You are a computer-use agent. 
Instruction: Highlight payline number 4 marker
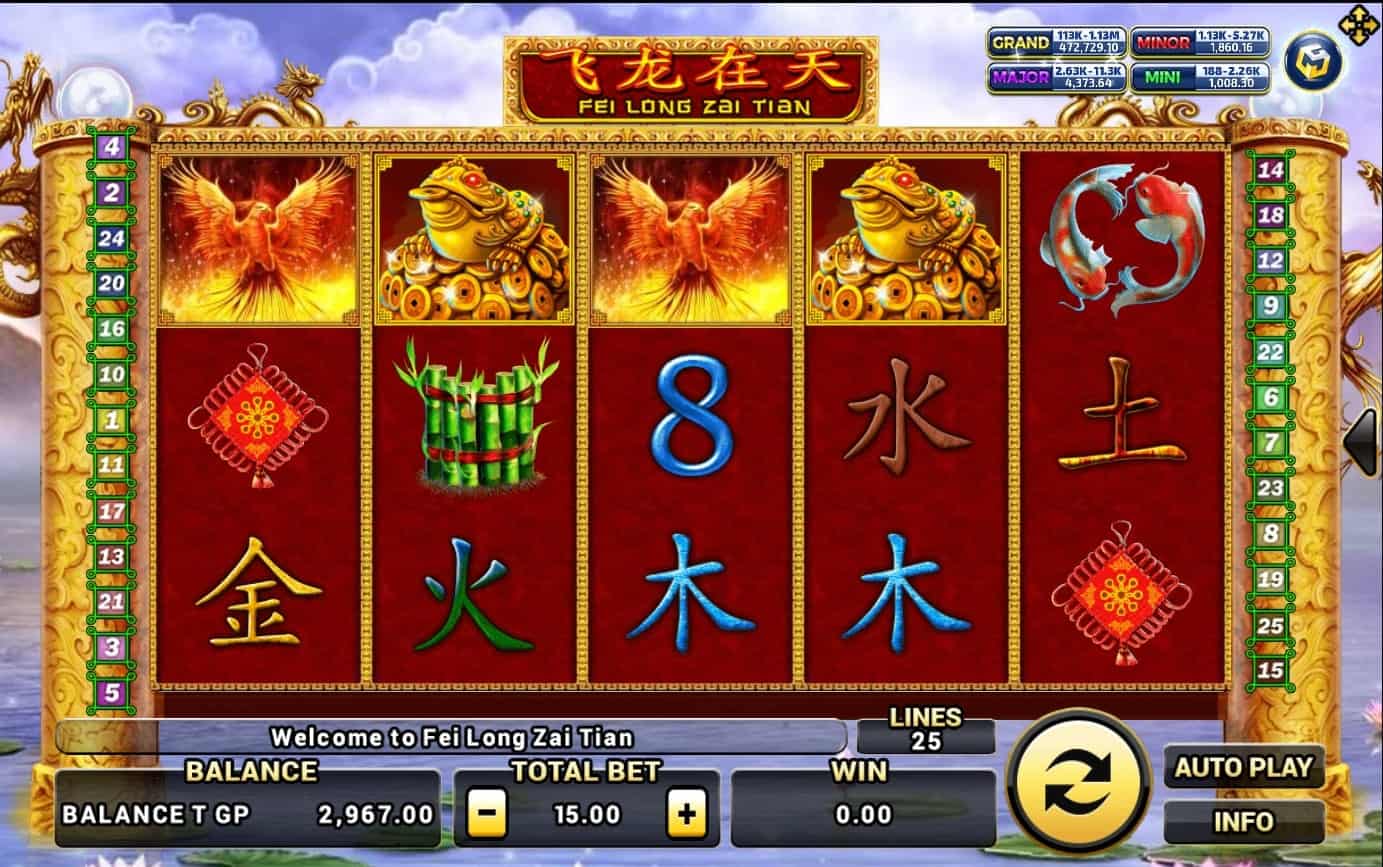[111, 147]
